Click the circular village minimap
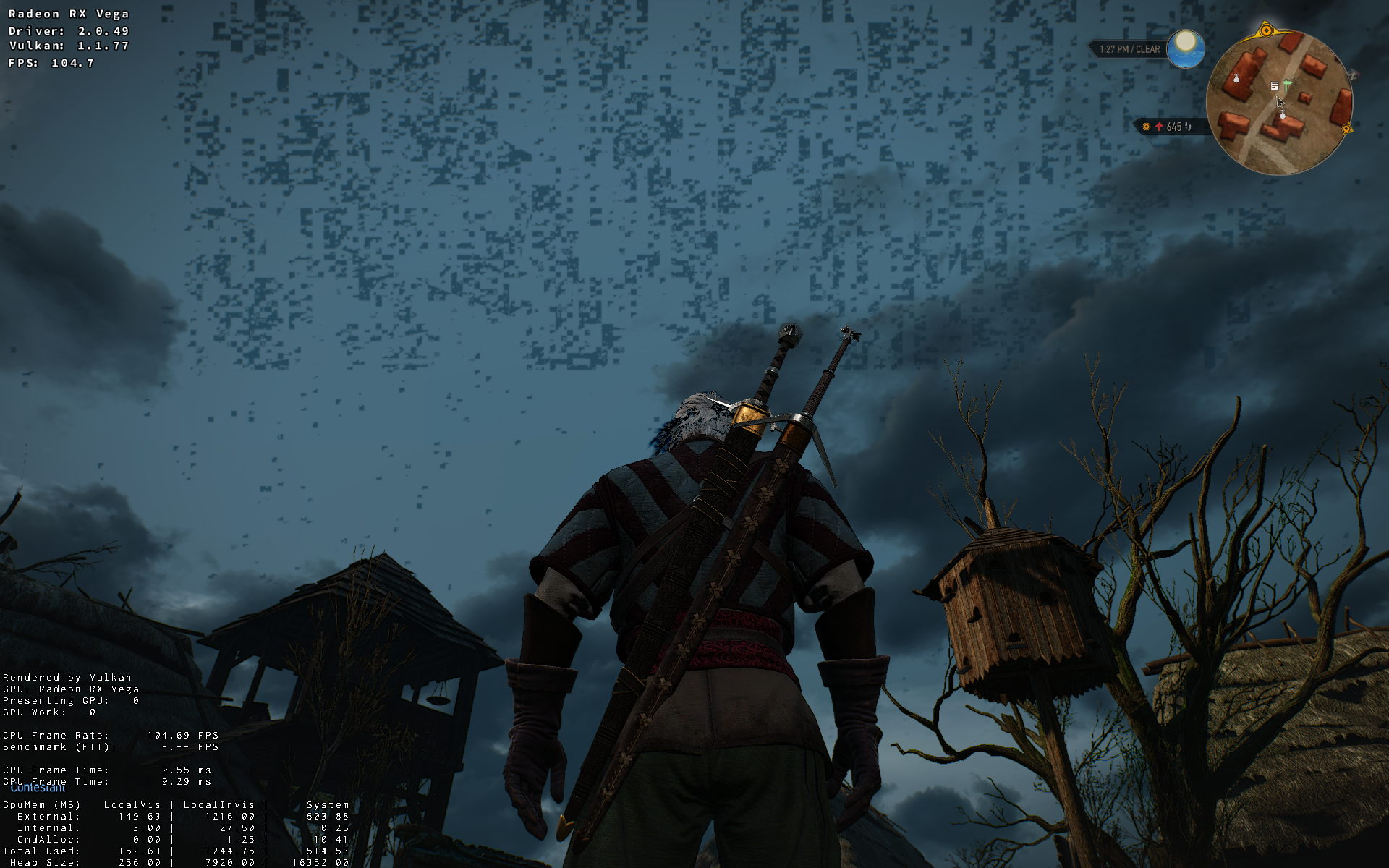1389x868 pixels. [x=1279, y=123]
